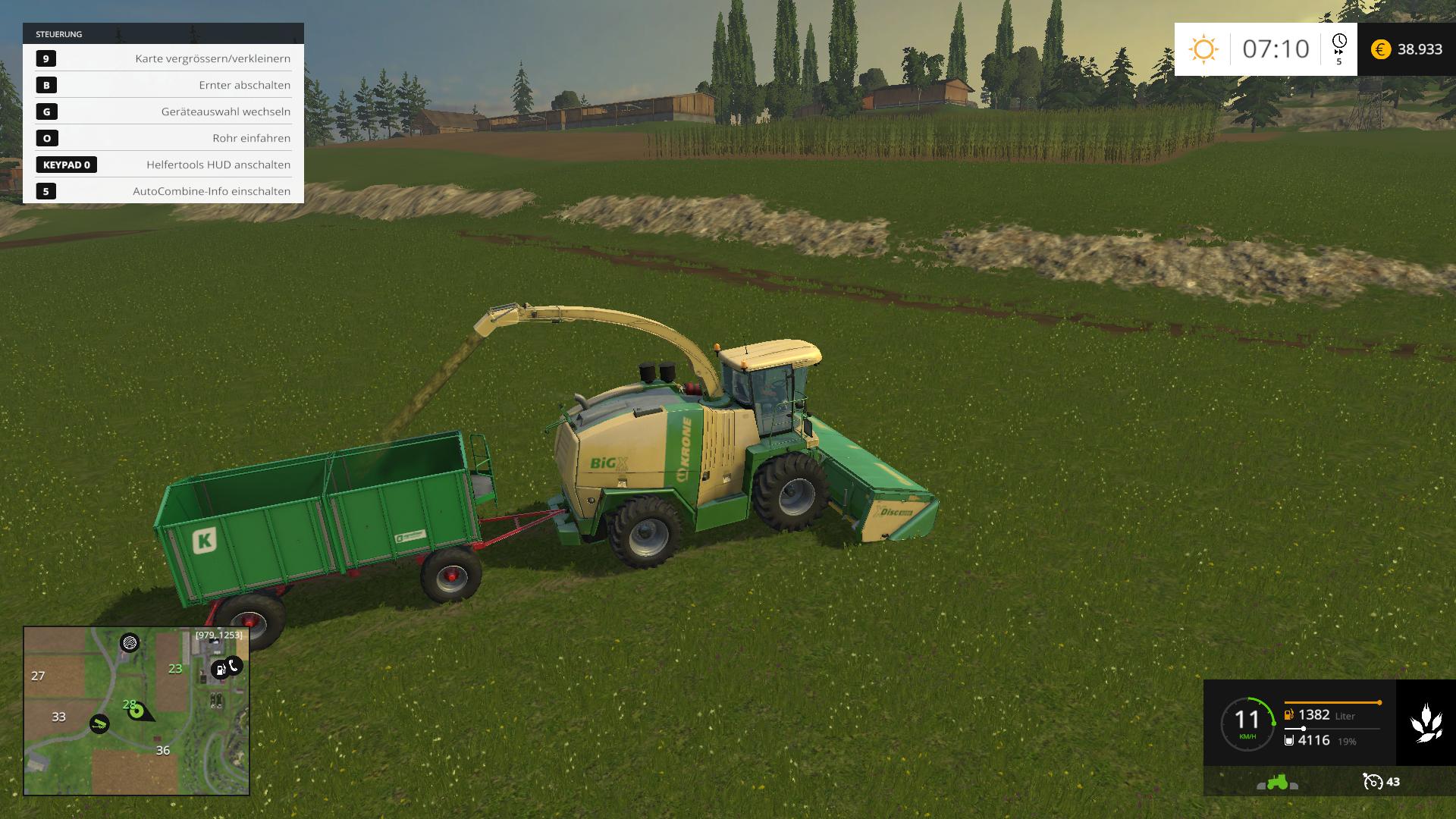Screen dimensions: 1456x819
Task: Choose 'AutoCombine-Info einschalten' in the help panel
Action: (163, 191)
